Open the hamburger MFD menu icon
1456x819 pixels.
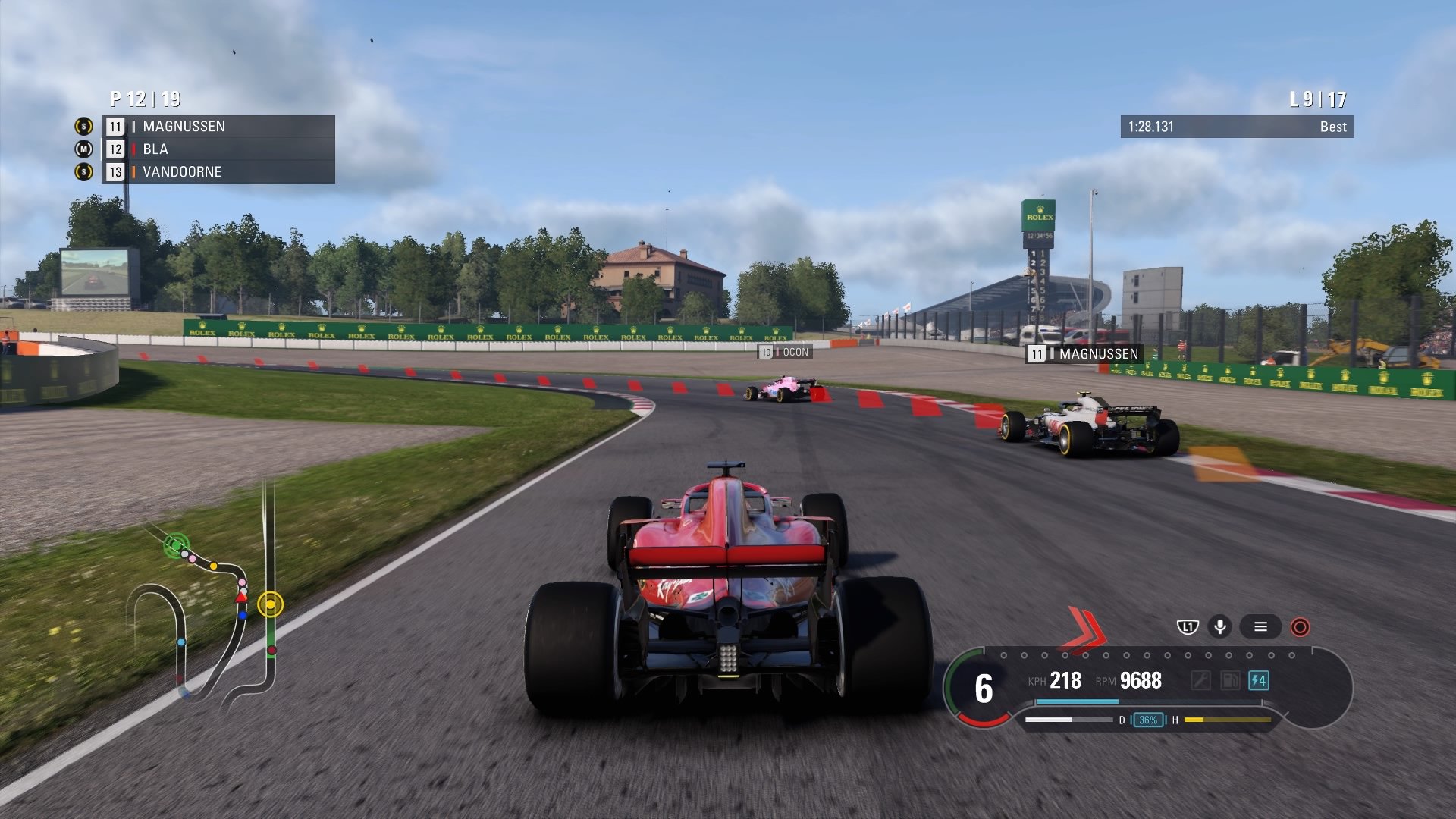click(1261, 627)
